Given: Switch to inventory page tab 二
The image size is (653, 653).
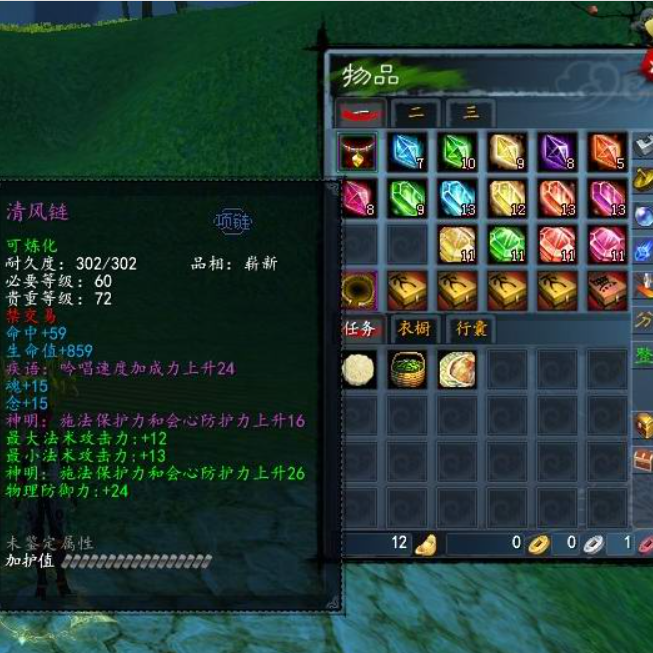Looking at the screenshot, I should [416, 113].
